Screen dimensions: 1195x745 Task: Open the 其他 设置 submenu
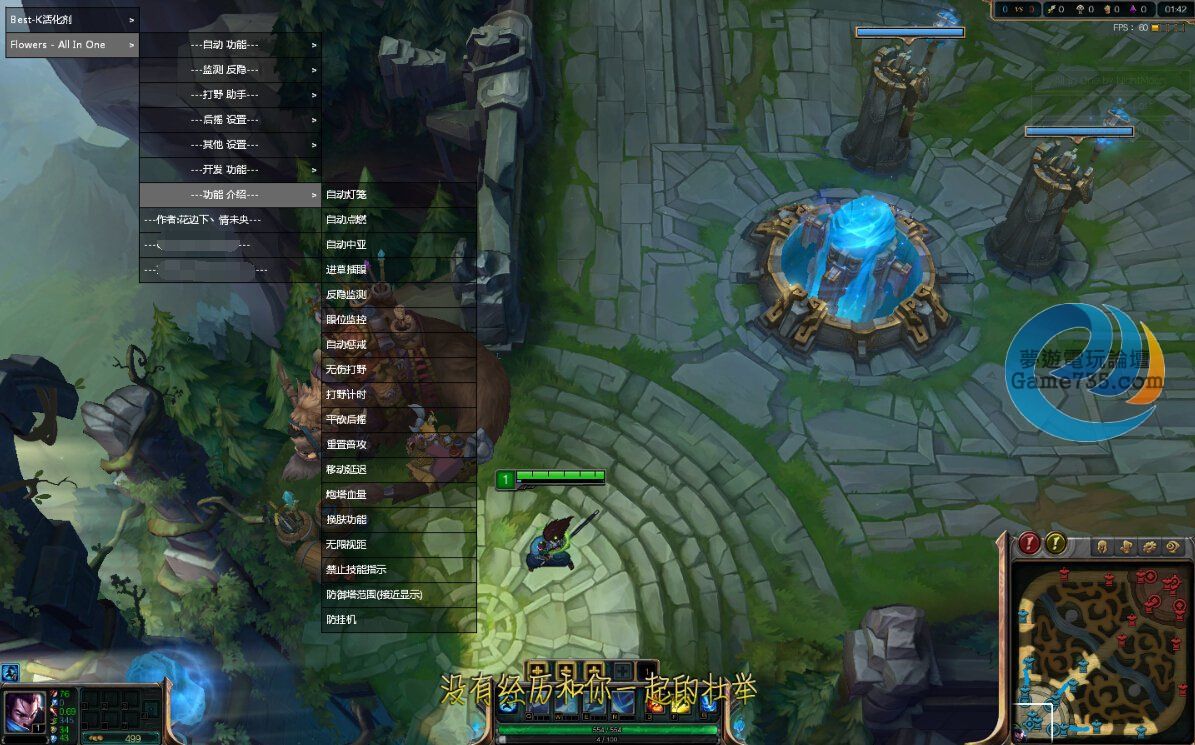pyautogui.click(x=230, y=145)
